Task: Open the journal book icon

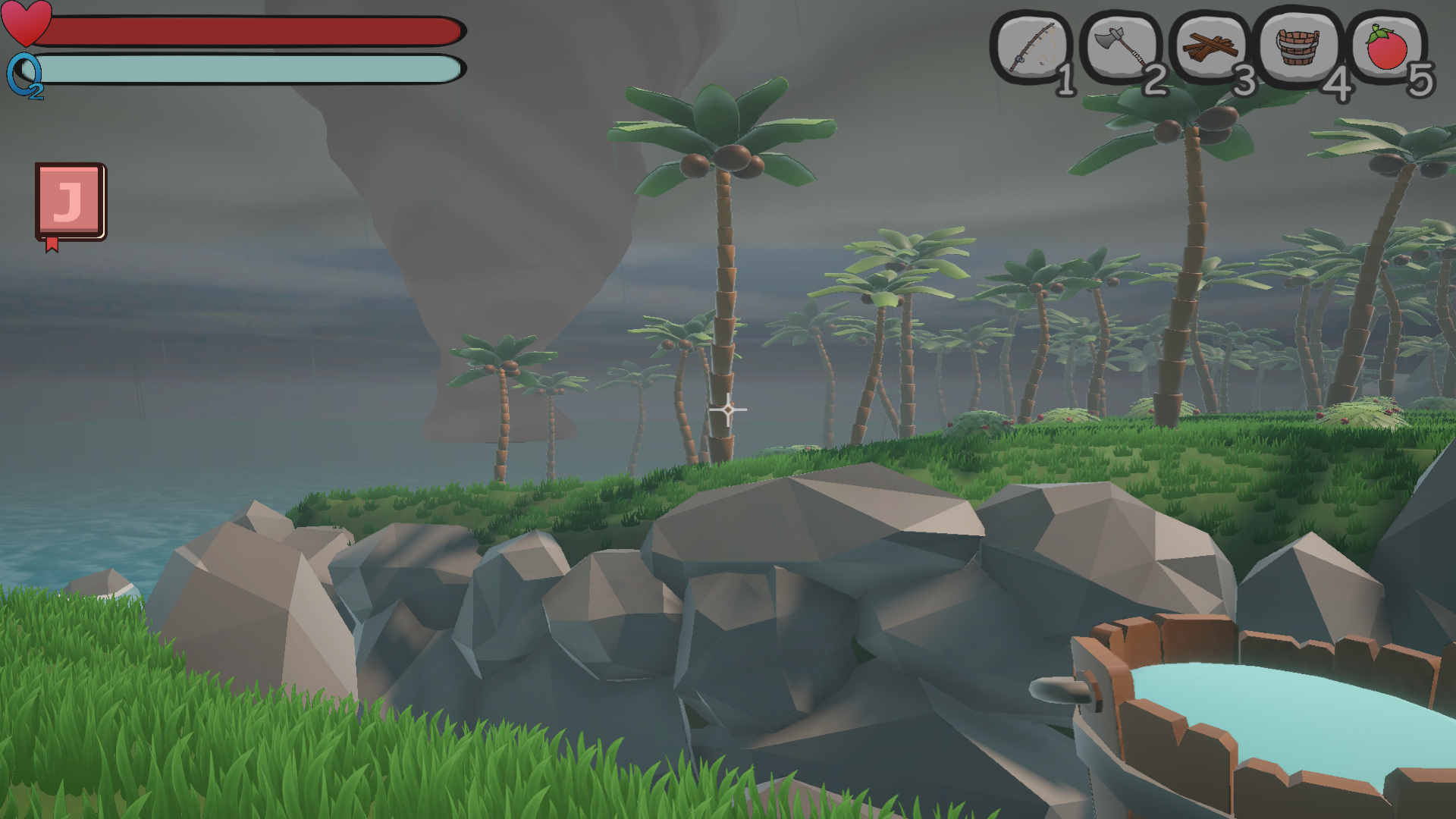Action: (70, 202)
